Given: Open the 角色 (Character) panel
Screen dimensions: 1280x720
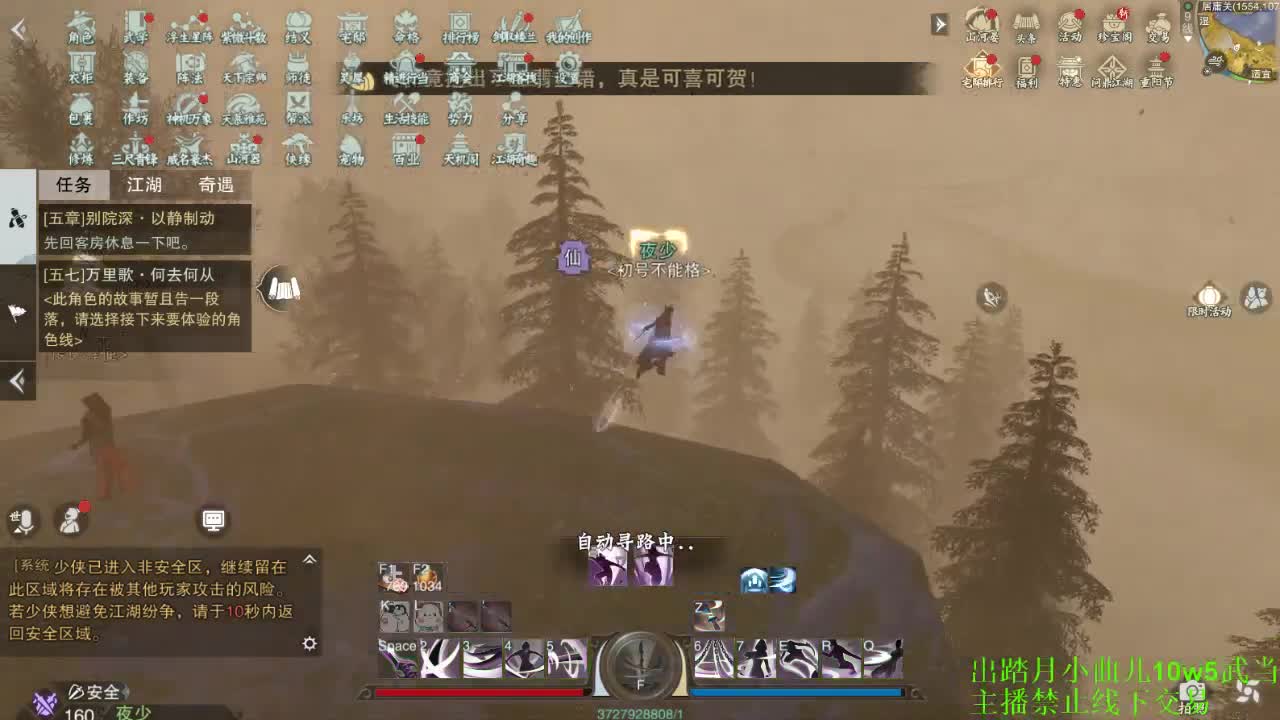Looking at the screenshot, I should [80, 30].
